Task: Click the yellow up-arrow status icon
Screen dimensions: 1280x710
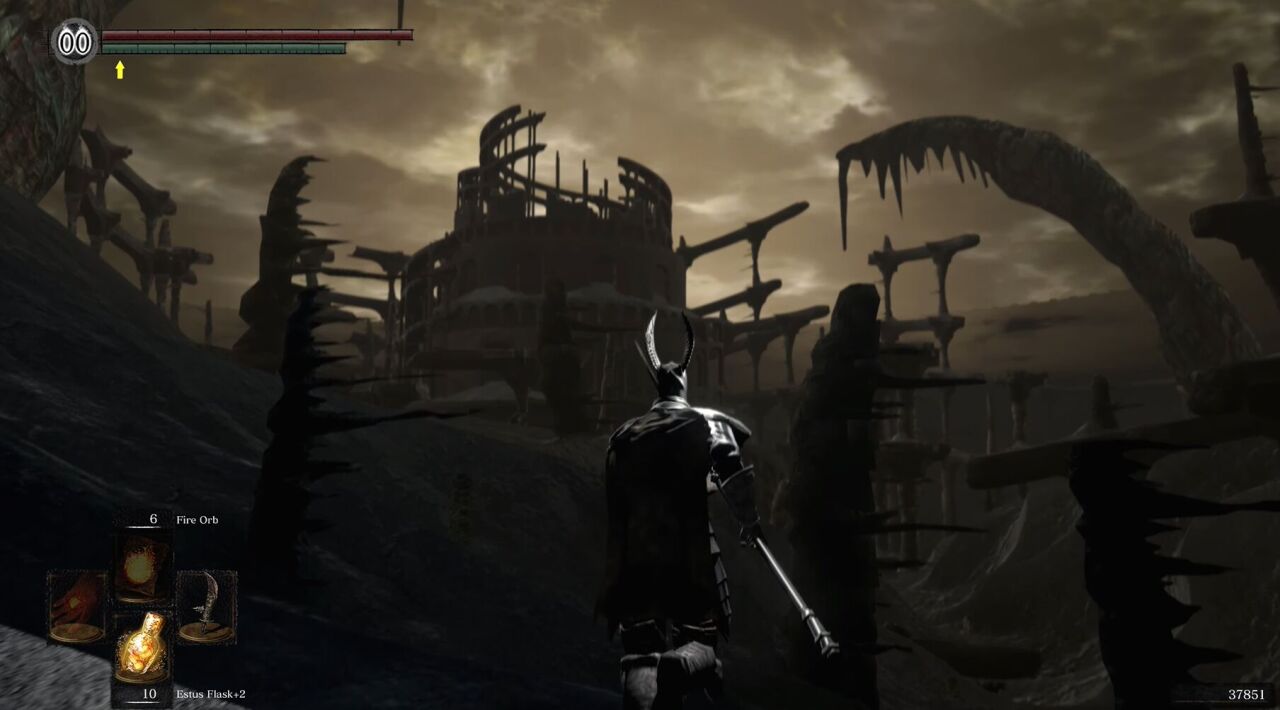Action: (120, 70)
